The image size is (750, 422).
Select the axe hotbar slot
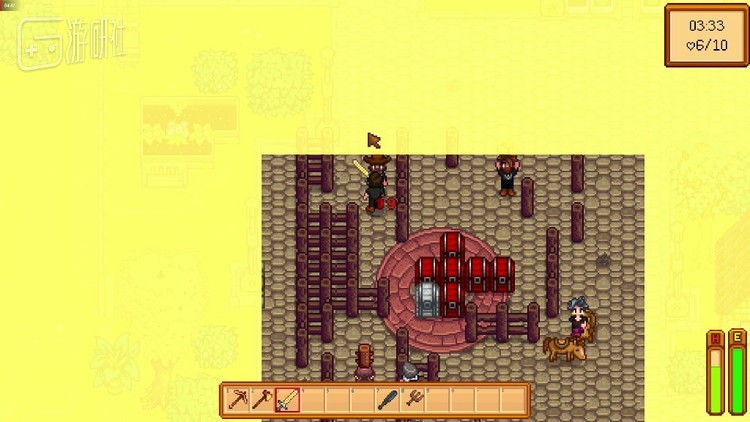(263, 400)
